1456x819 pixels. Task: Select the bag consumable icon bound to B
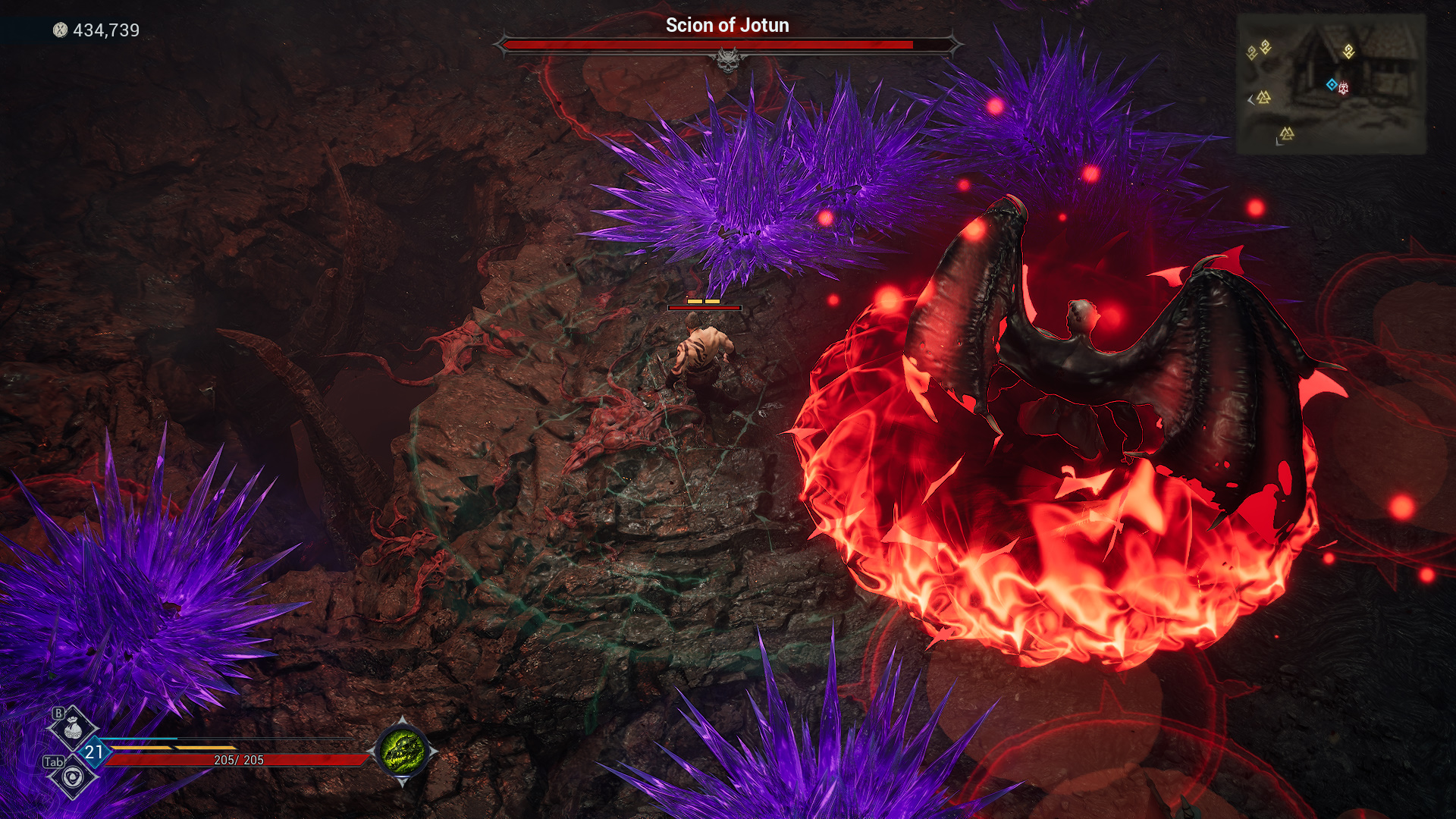(73, 727)
